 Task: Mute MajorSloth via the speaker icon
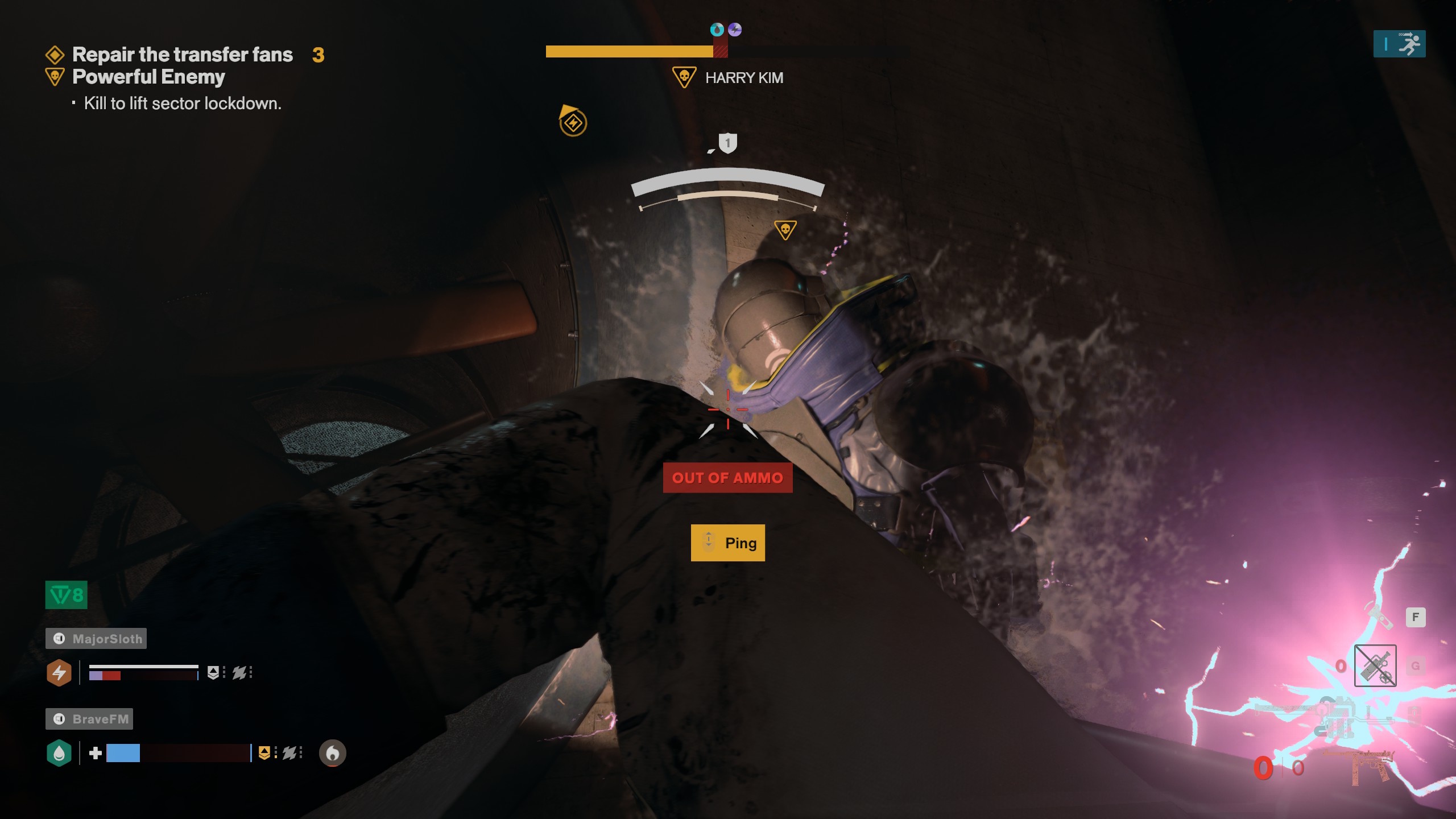point(60,638)
